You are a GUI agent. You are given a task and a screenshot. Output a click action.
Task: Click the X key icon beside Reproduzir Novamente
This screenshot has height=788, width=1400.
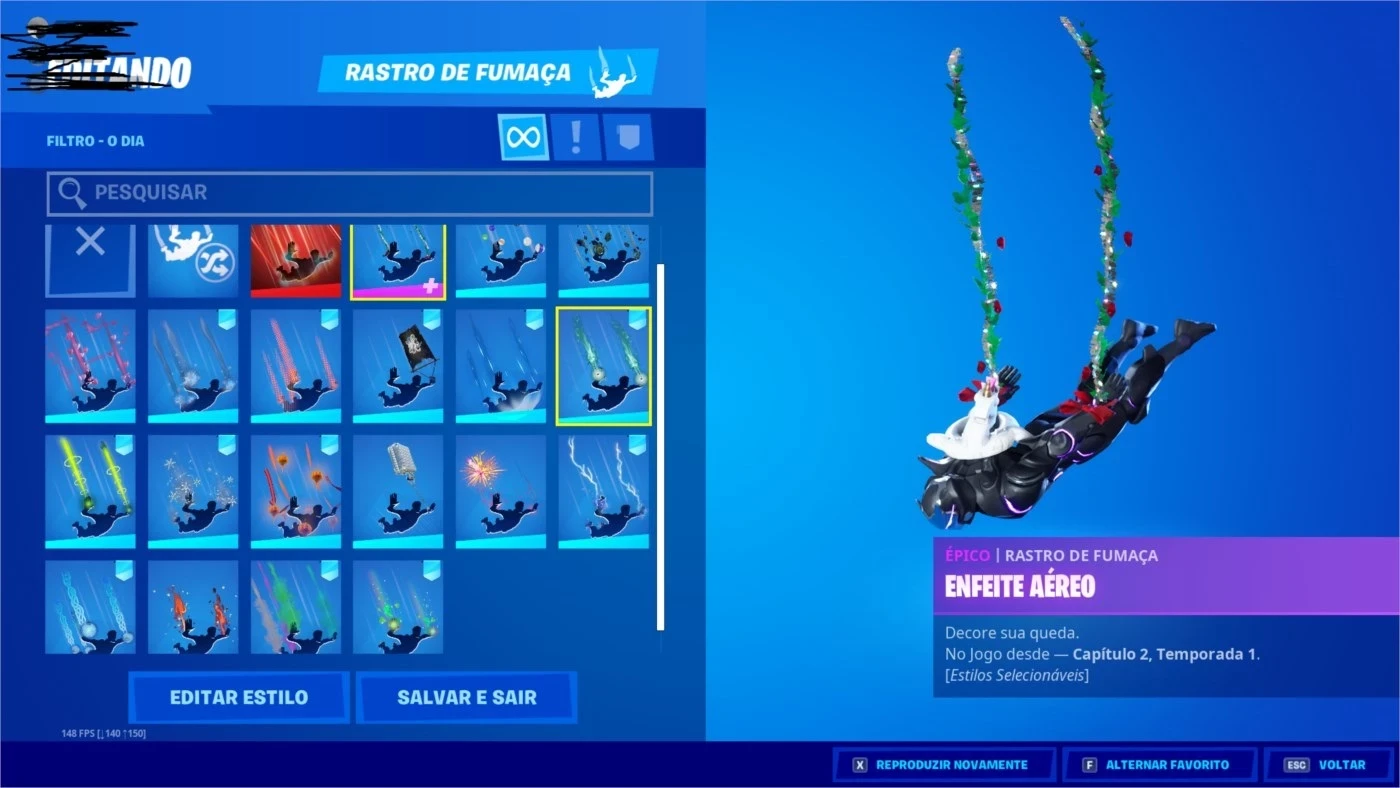coord(860,764)
